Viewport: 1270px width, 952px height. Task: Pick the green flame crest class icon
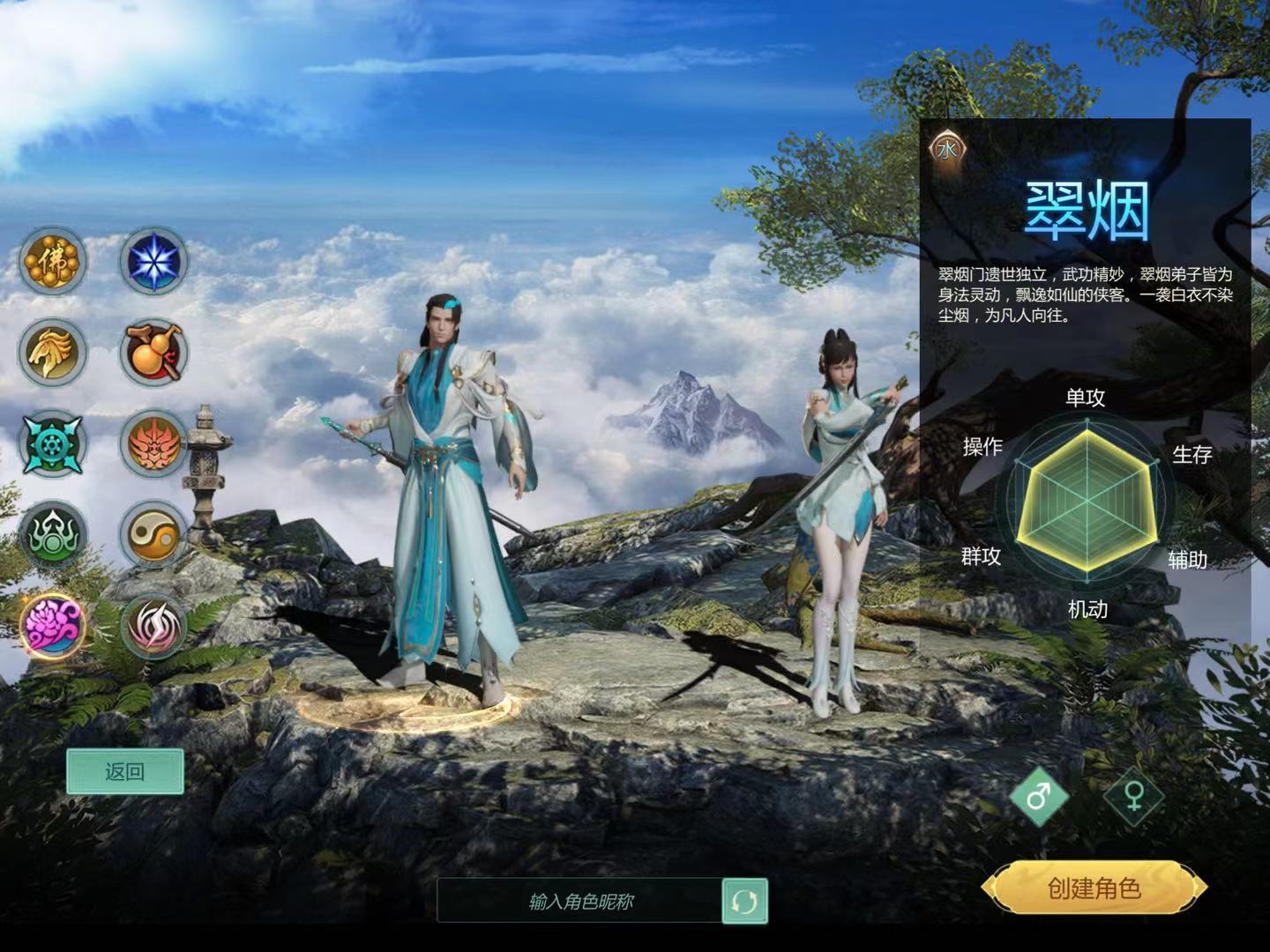53,534
